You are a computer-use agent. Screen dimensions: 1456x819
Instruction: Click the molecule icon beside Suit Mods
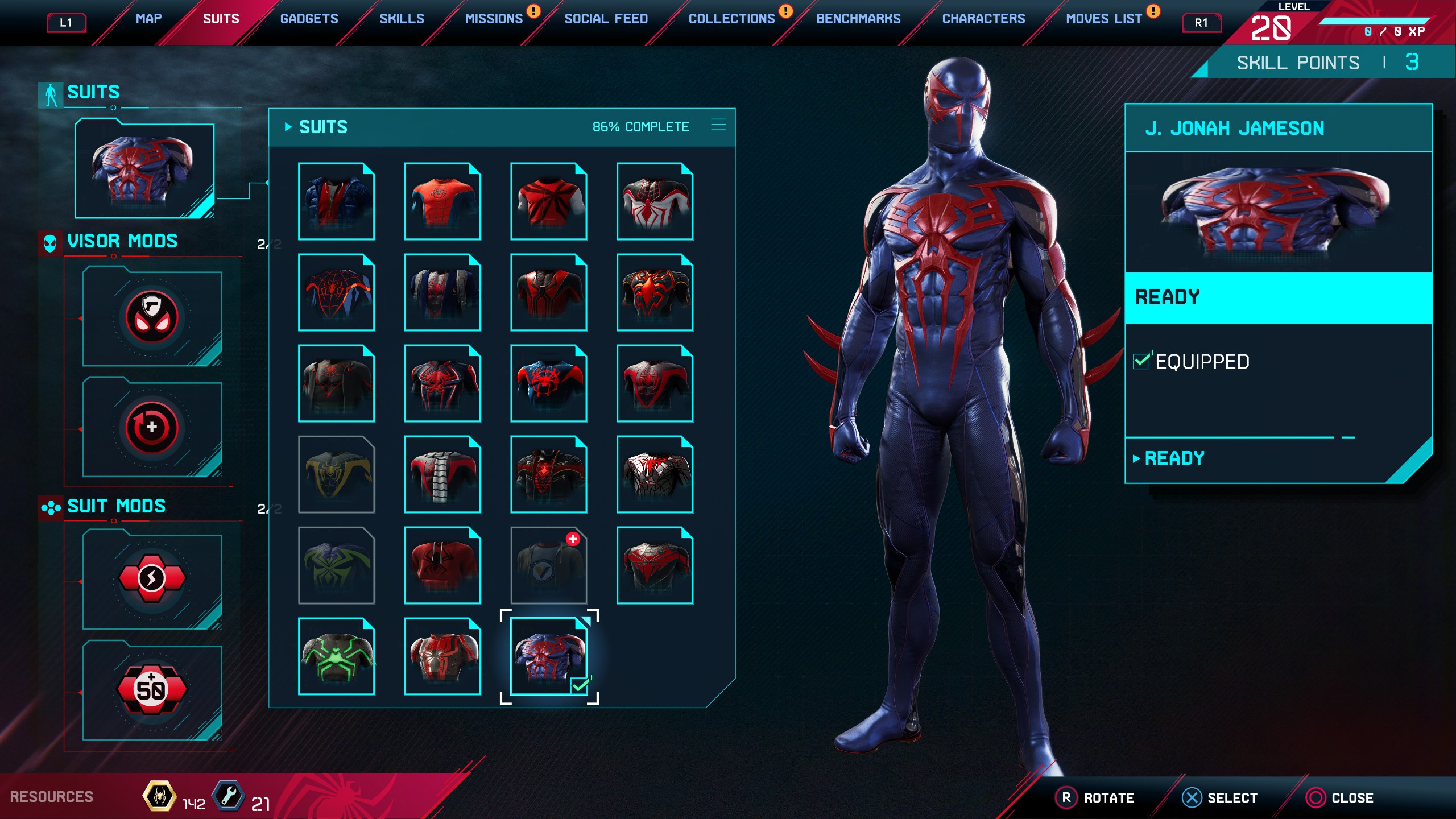50,507
